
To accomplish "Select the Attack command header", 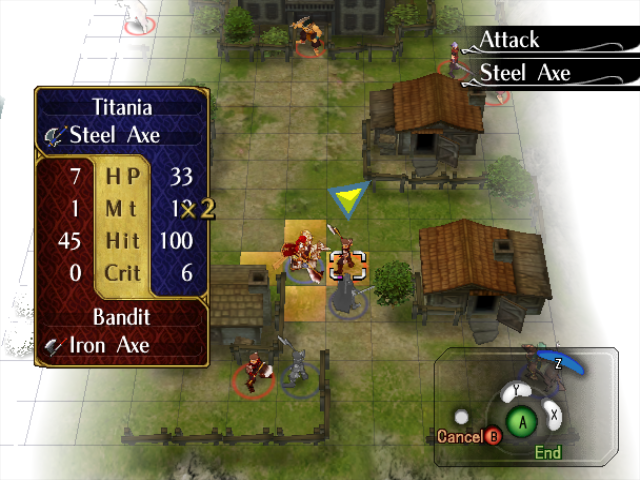I will (x=510, y=40).
